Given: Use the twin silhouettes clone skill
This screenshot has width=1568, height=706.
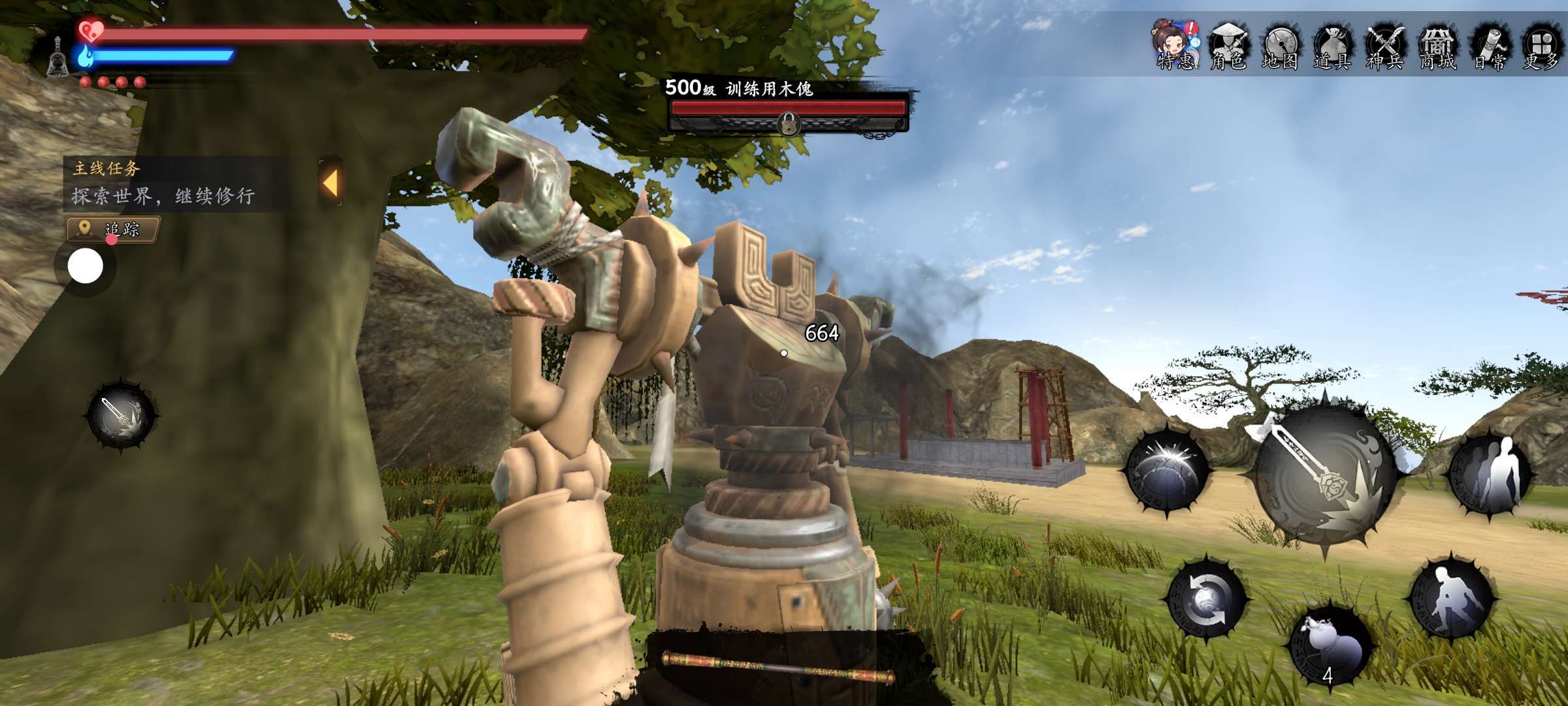Looking at the screenshot, I should (x=1490, y=474).
